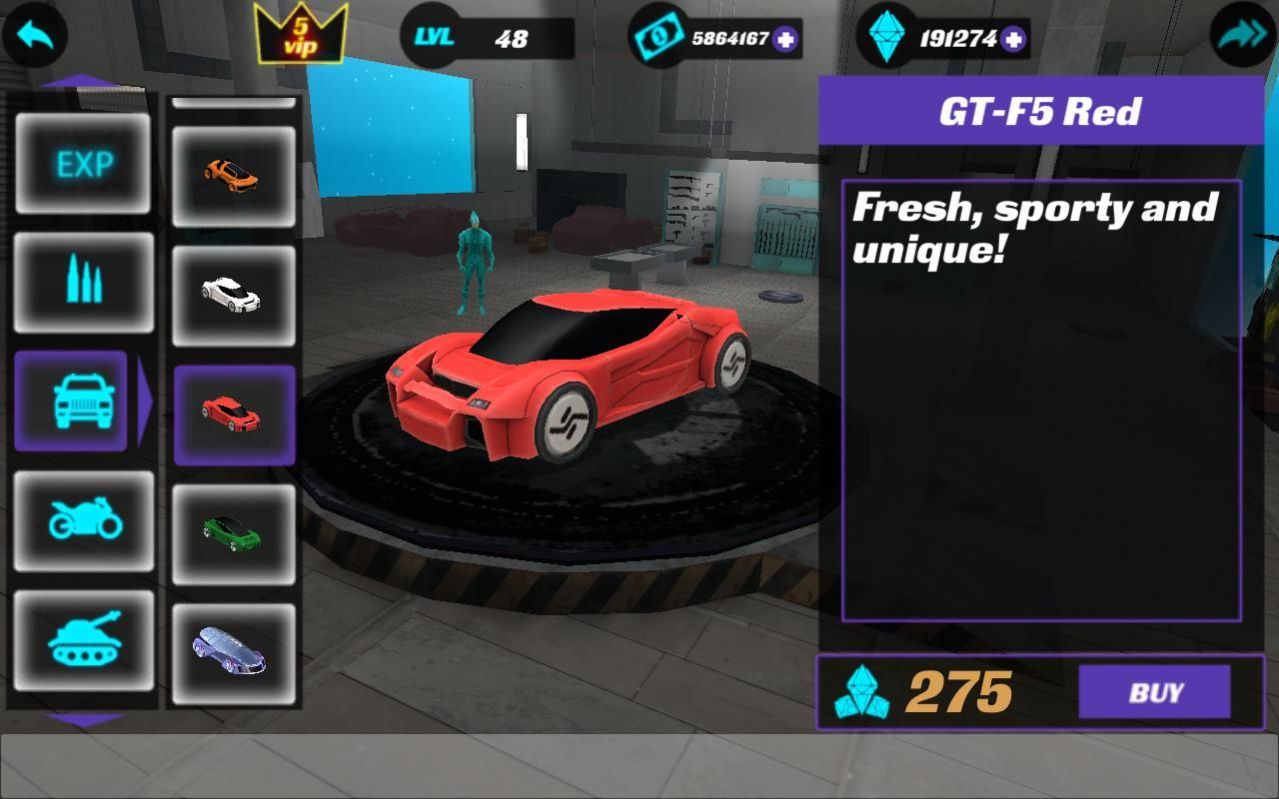Switch to the EXP shop category
The image size is (1279, 799).
pos(84,163)
